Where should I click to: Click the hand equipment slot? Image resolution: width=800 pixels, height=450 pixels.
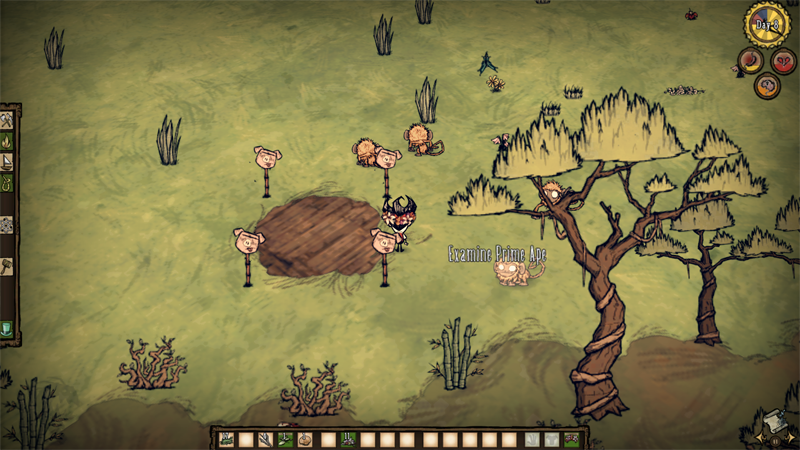pos(531,439)
